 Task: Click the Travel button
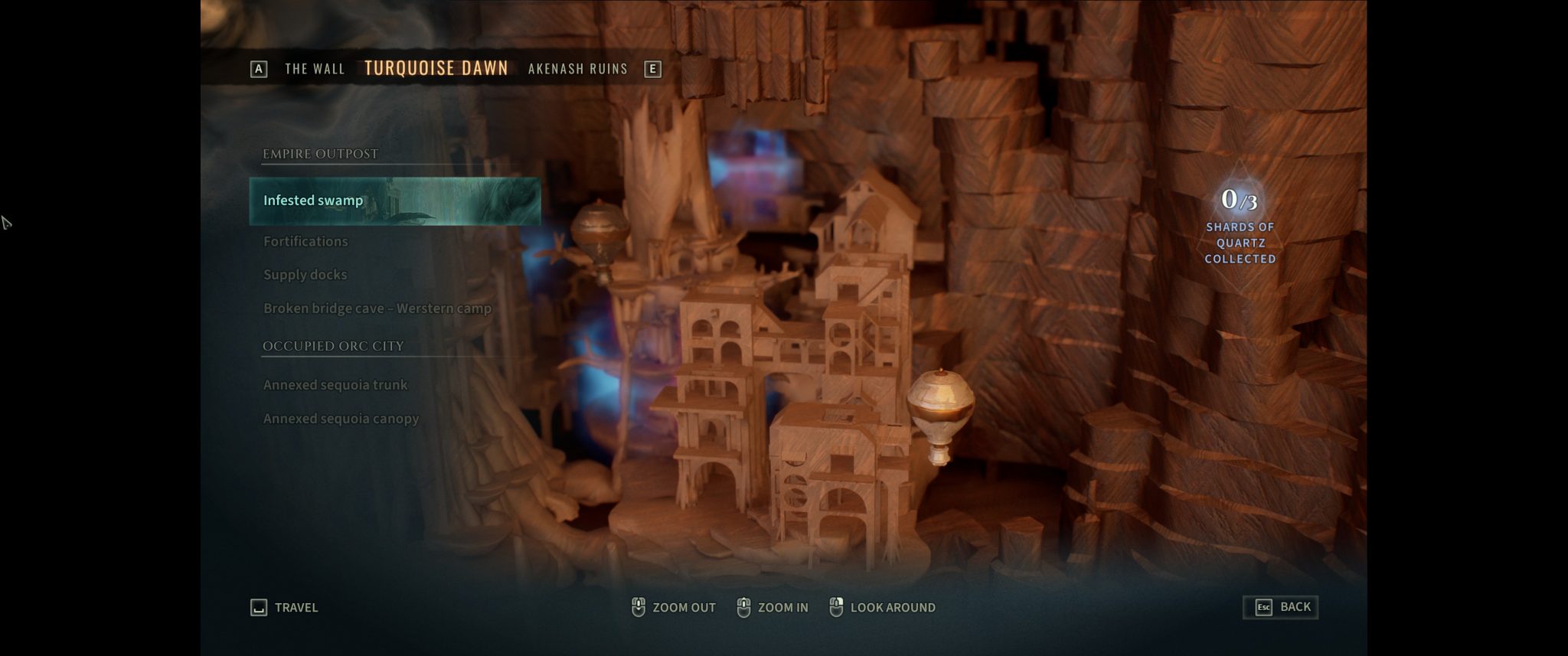coord(285,608)
